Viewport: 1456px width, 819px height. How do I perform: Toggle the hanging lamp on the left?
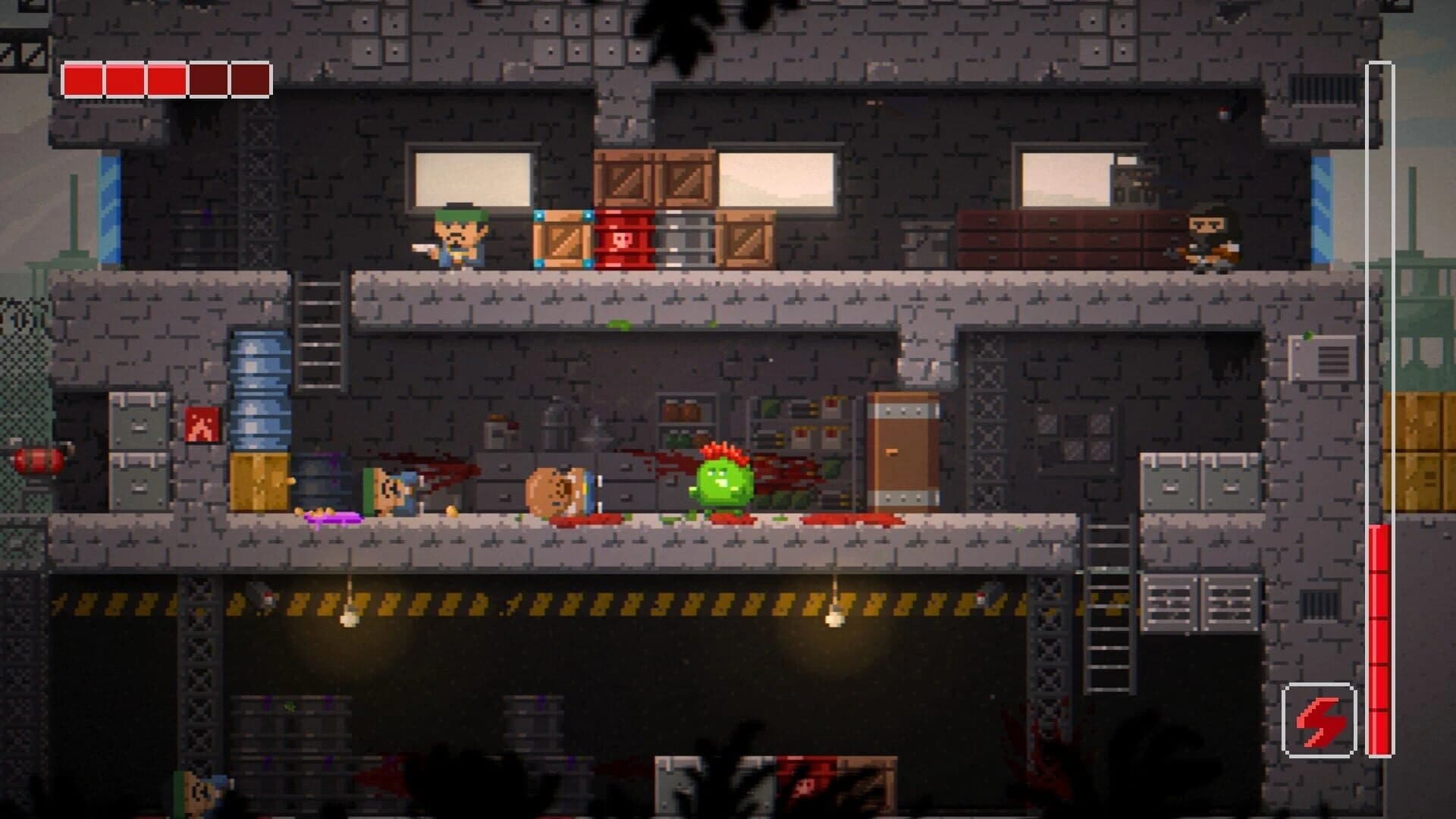click(x=349, y=620)
